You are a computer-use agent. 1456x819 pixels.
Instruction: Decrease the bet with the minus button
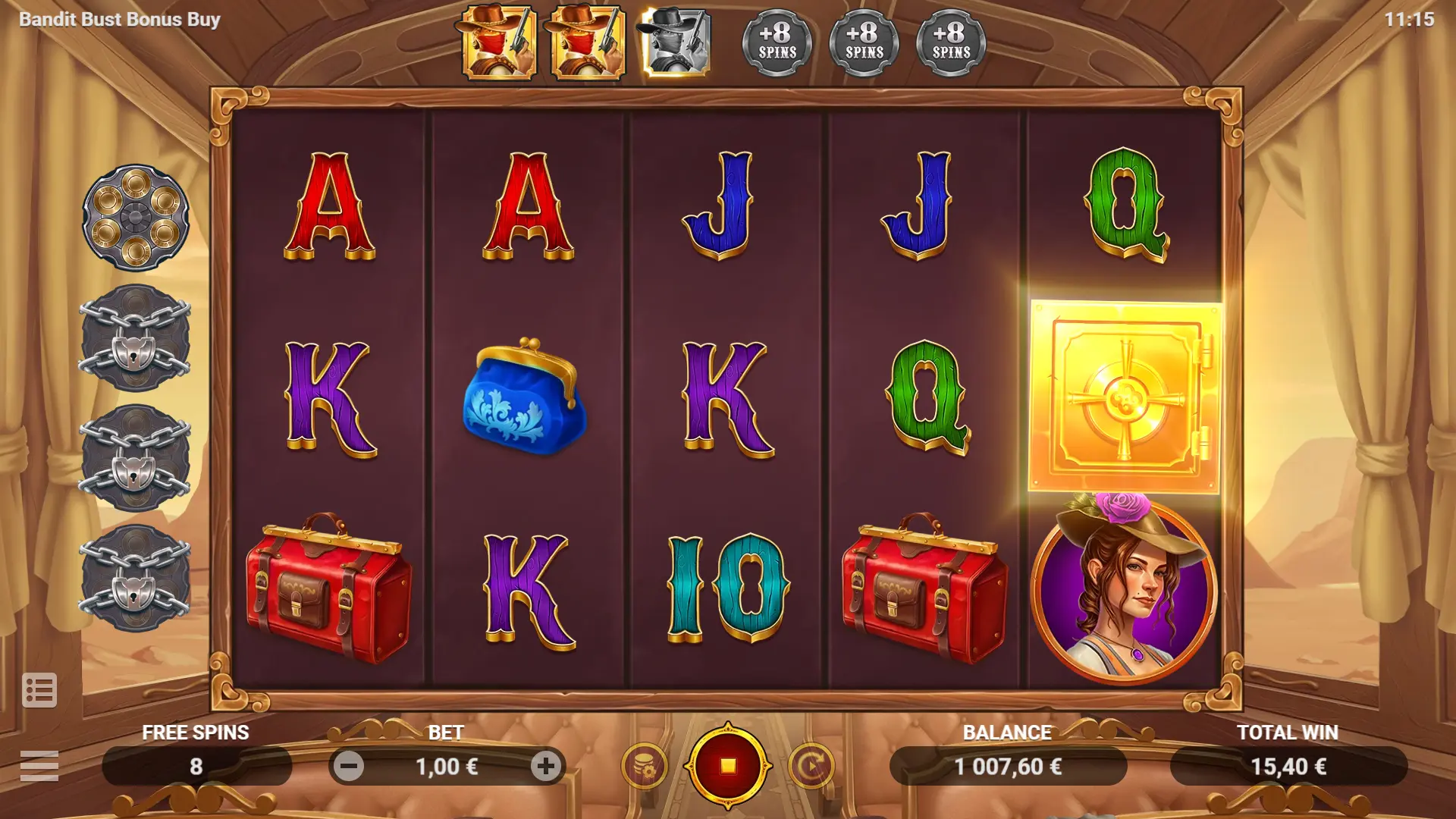point(349,767)
